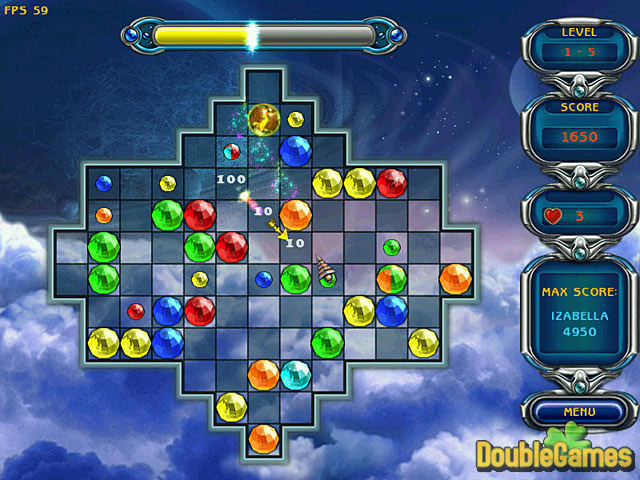
Task: Open the MENU button
Action: tap(579, 411)
